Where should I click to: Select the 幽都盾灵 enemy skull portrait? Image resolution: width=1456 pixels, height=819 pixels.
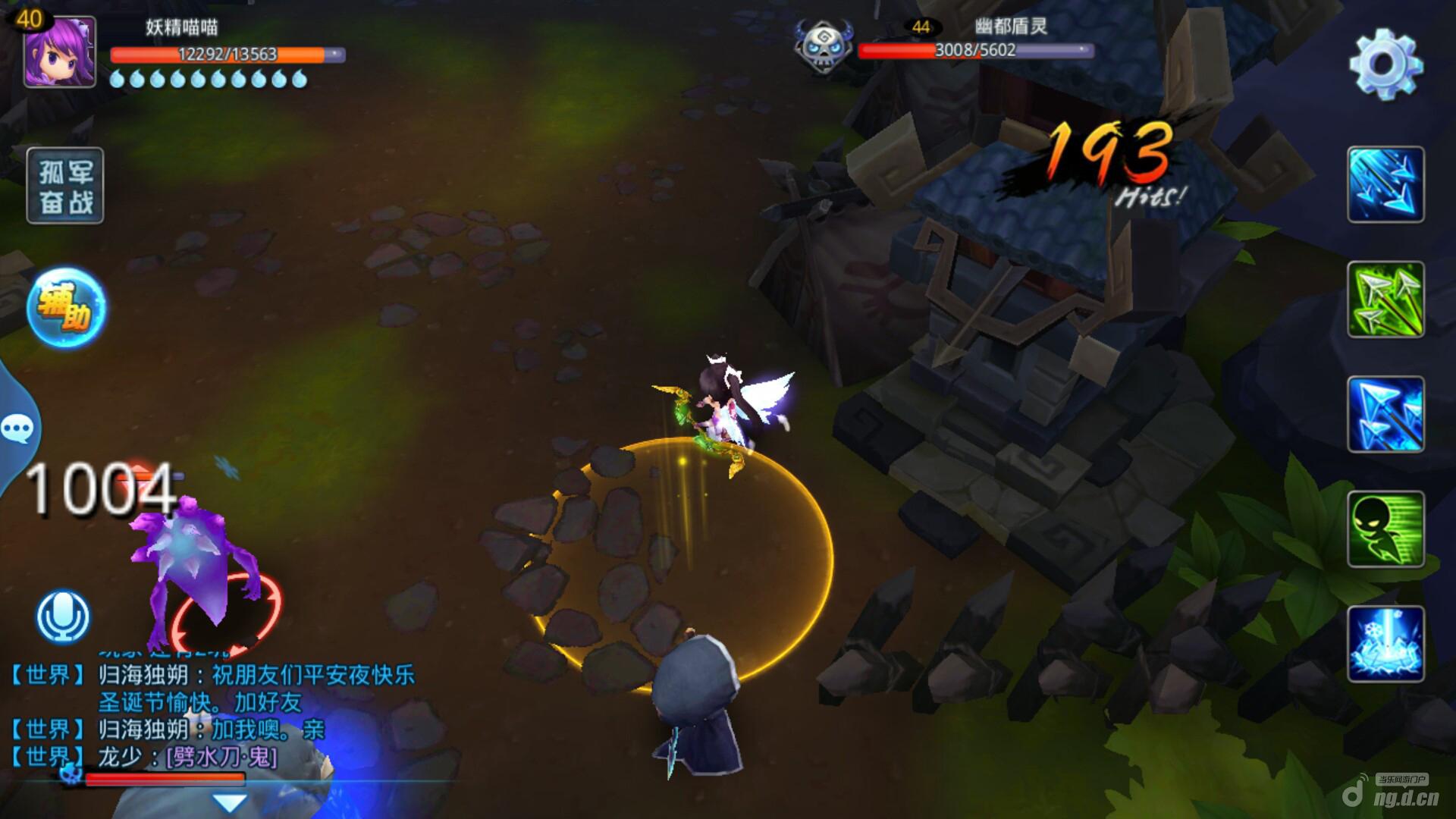(x=823, y=45)
